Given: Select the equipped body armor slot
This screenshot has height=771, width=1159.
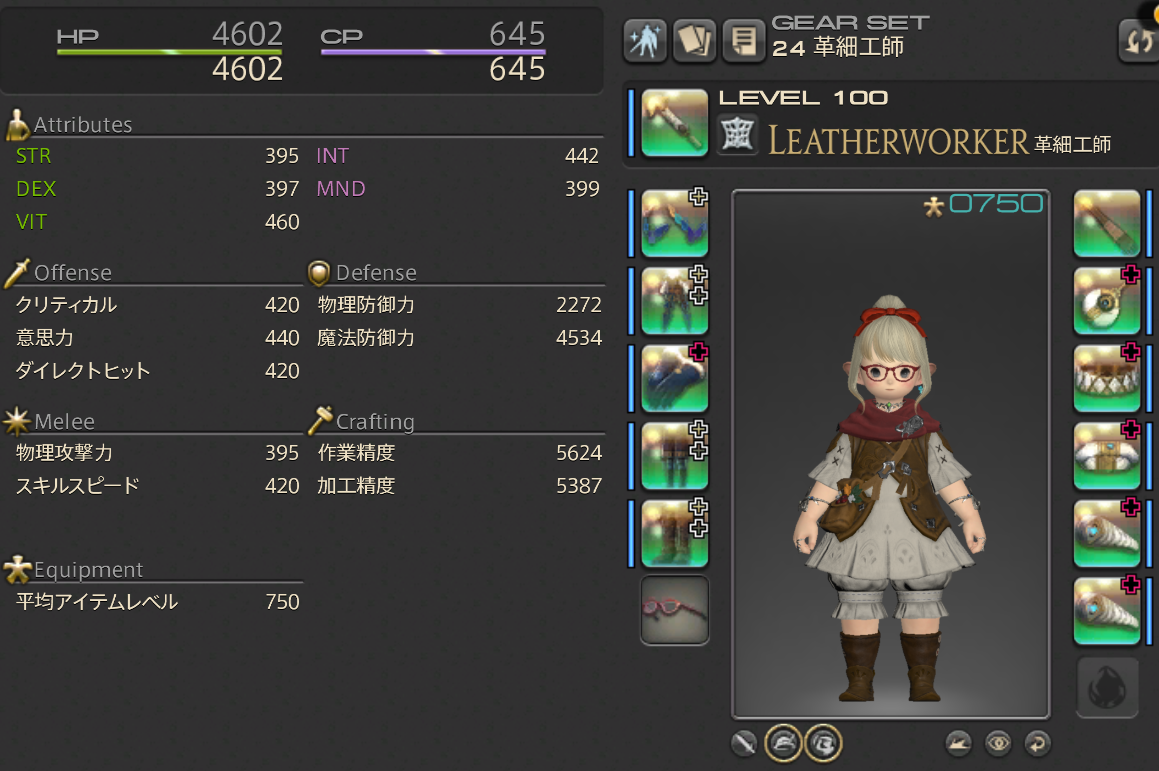Looking at the screenshot, I should tap(674, 300).
